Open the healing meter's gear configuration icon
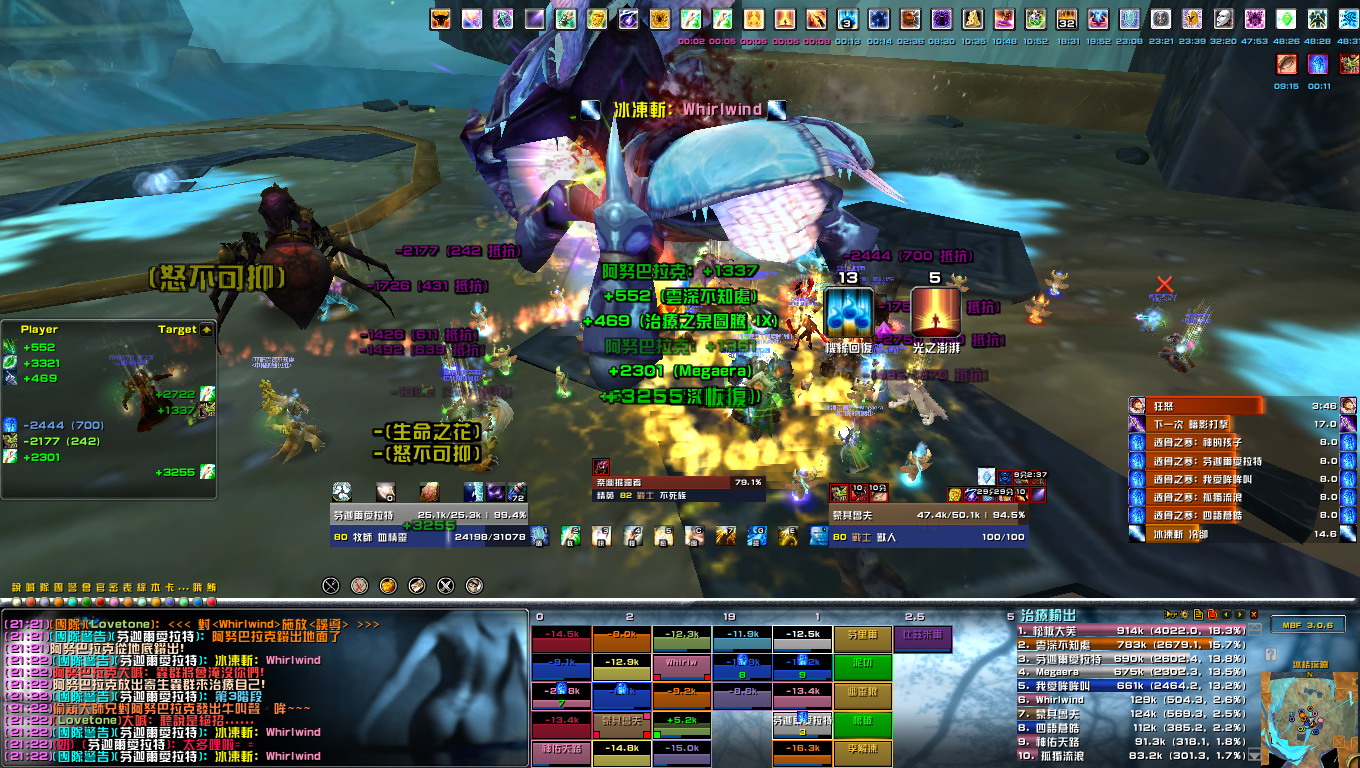Viewport: 1360px width, 768px height. click(1185, 614)
